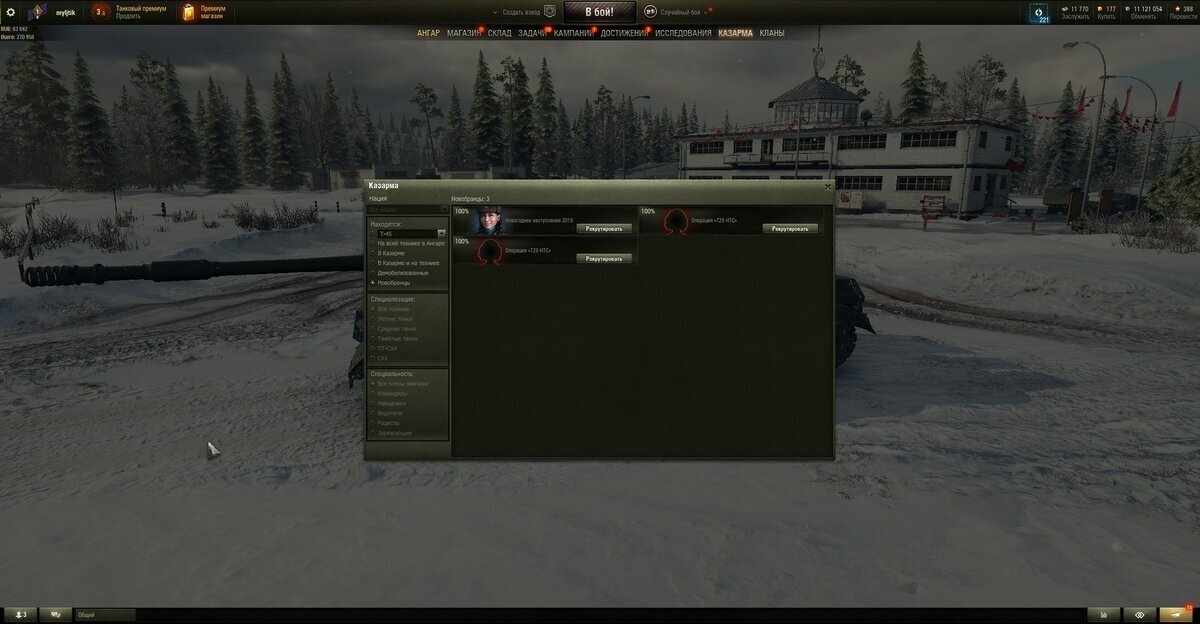Open the Кланы tab
The height and width of the screenshot is (624, 1200).
point(772,33)
